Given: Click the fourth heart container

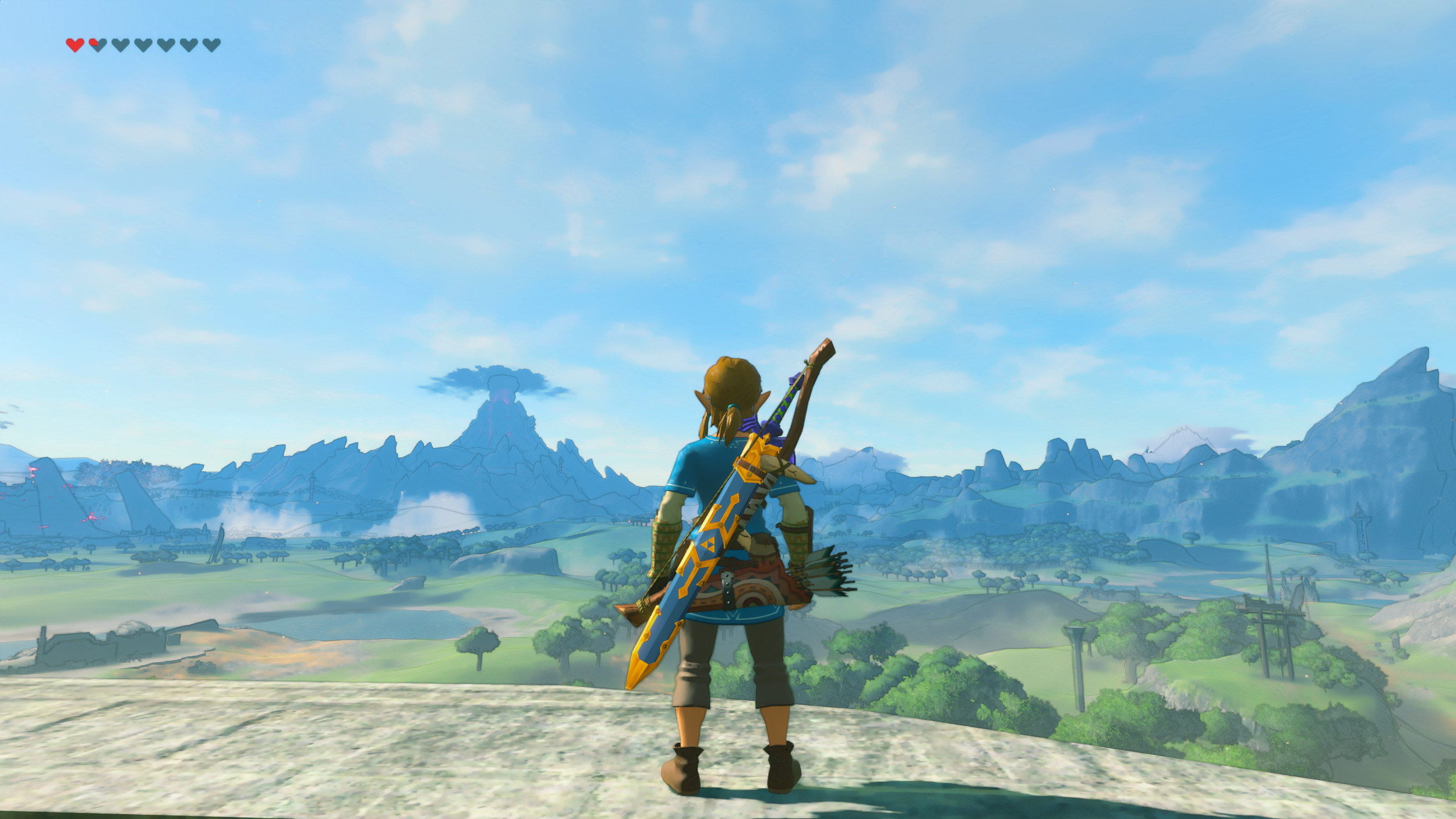Looking at the screenshot, I should [x=142, y=44].
